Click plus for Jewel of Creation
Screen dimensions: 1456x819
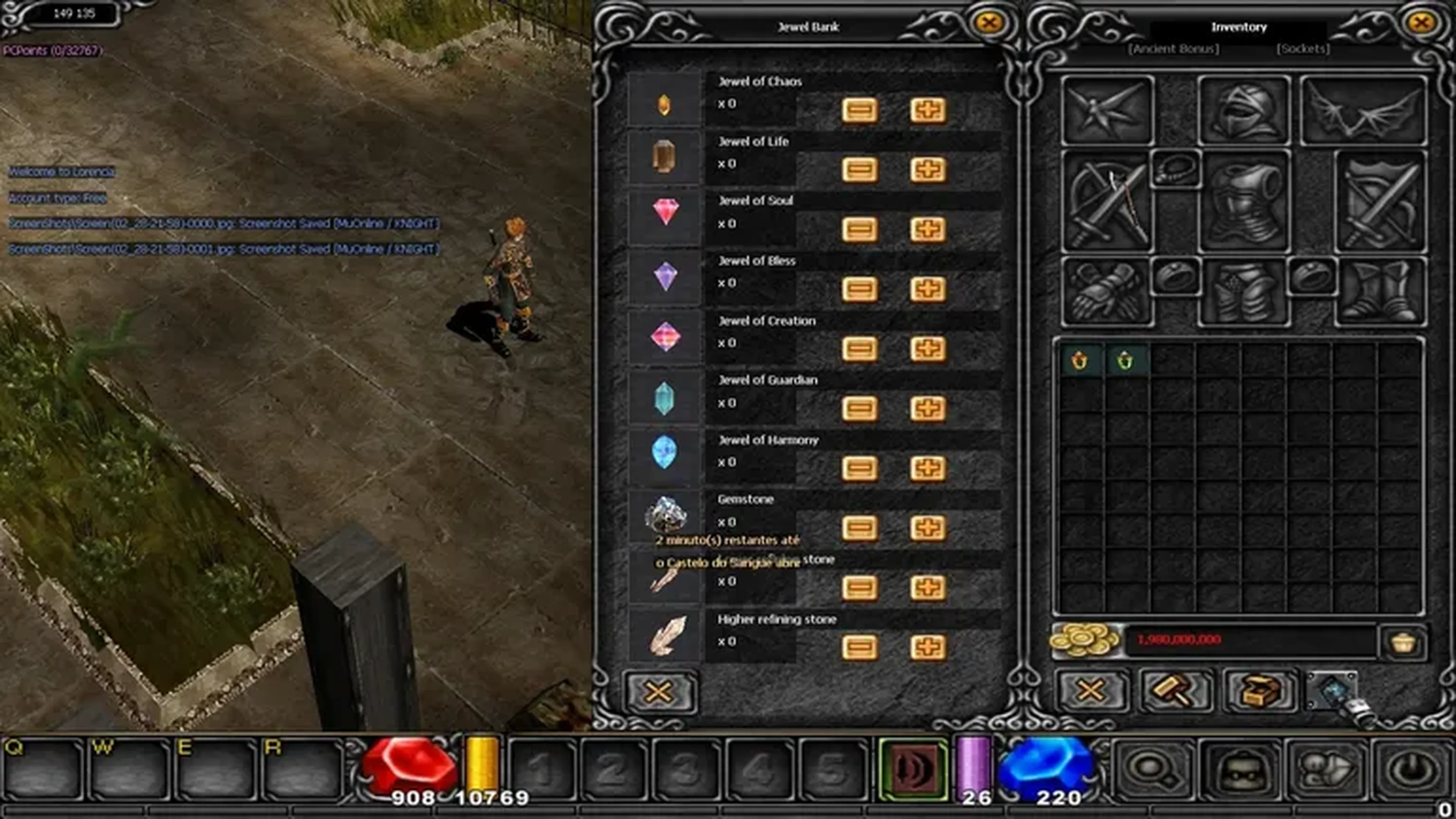927,349
